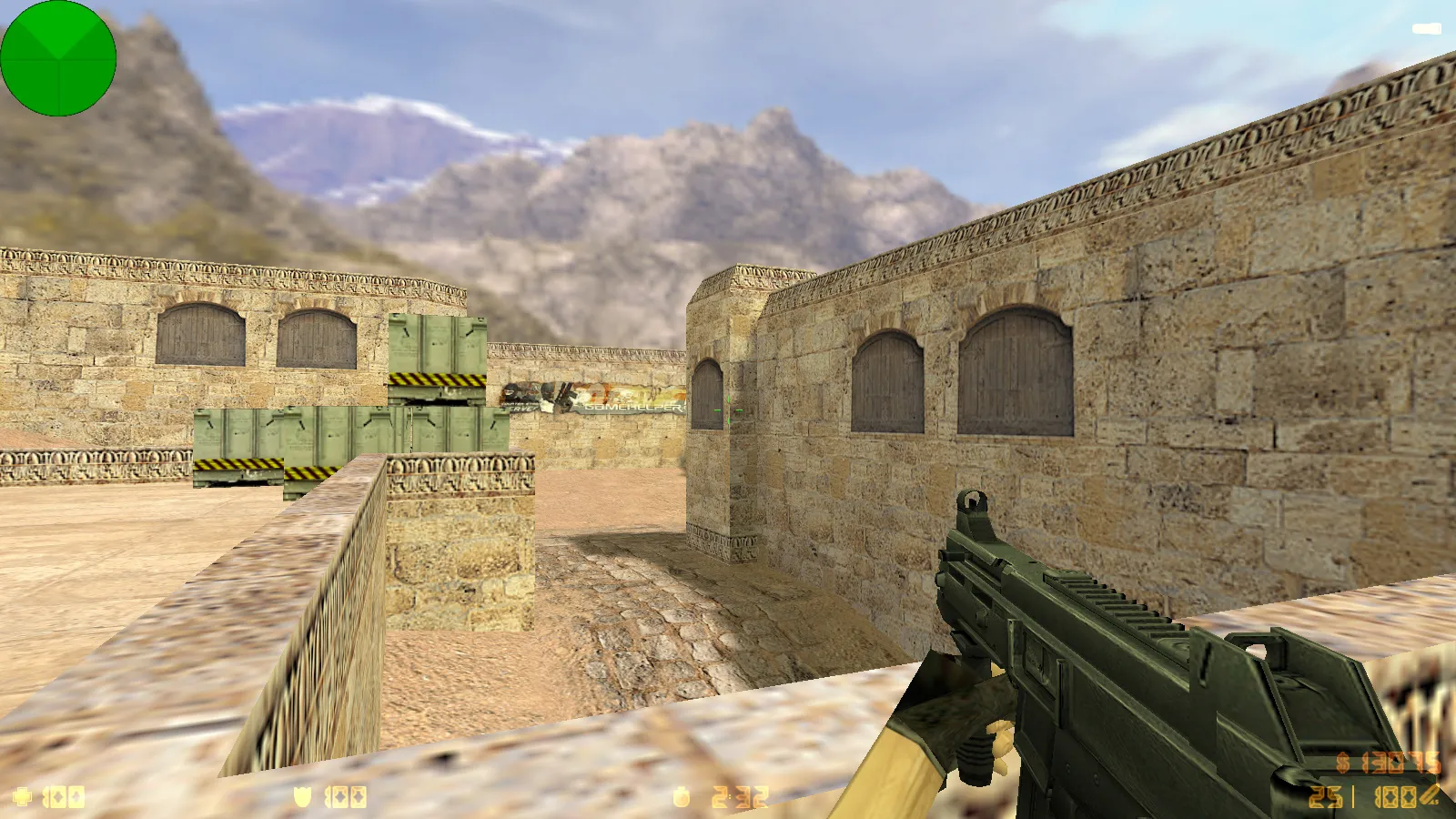The width and height of the screenshot is (1456, 819).
Task: Click the green circular radar
Action: pos(58,58)
